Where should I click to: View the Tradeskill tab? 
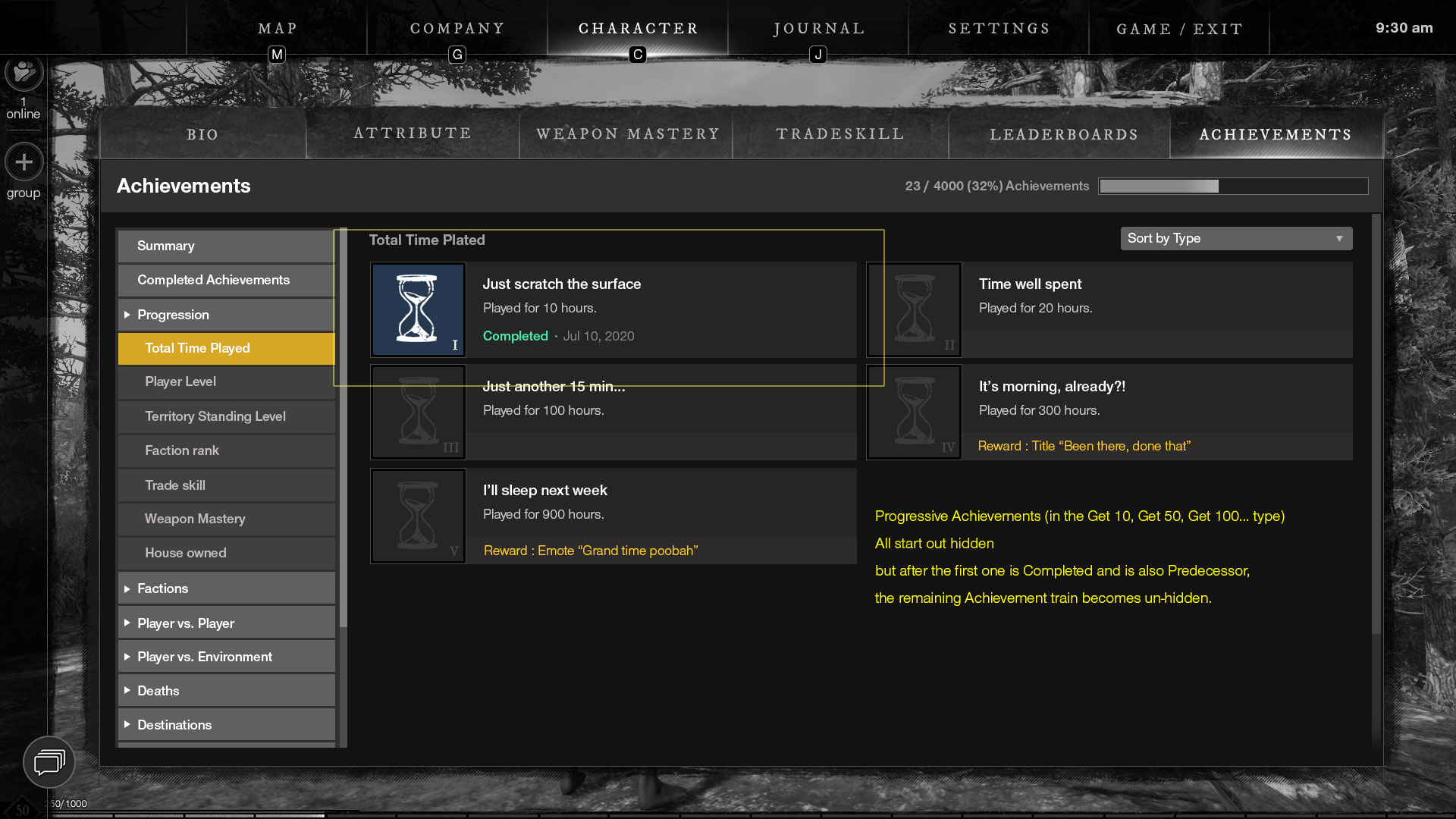[x=840, y=134]
